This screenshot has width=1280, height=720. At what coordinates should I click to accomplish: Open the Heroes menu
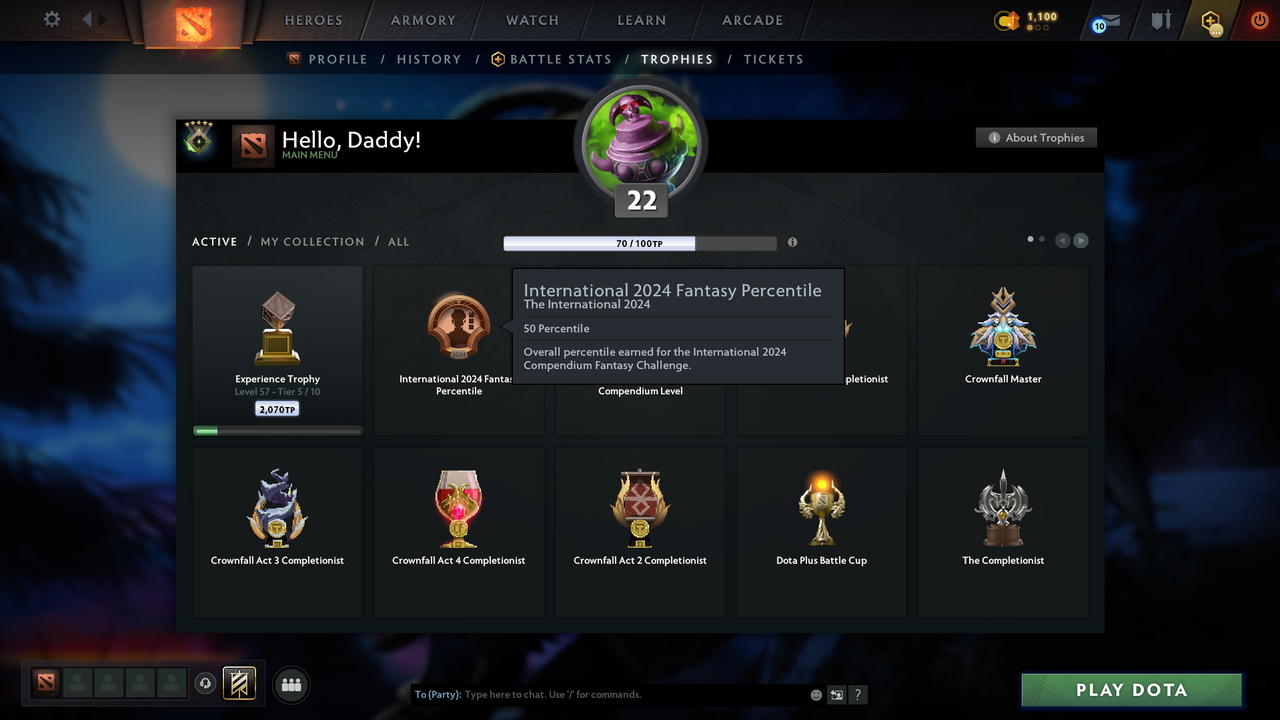tap(313, 20)
